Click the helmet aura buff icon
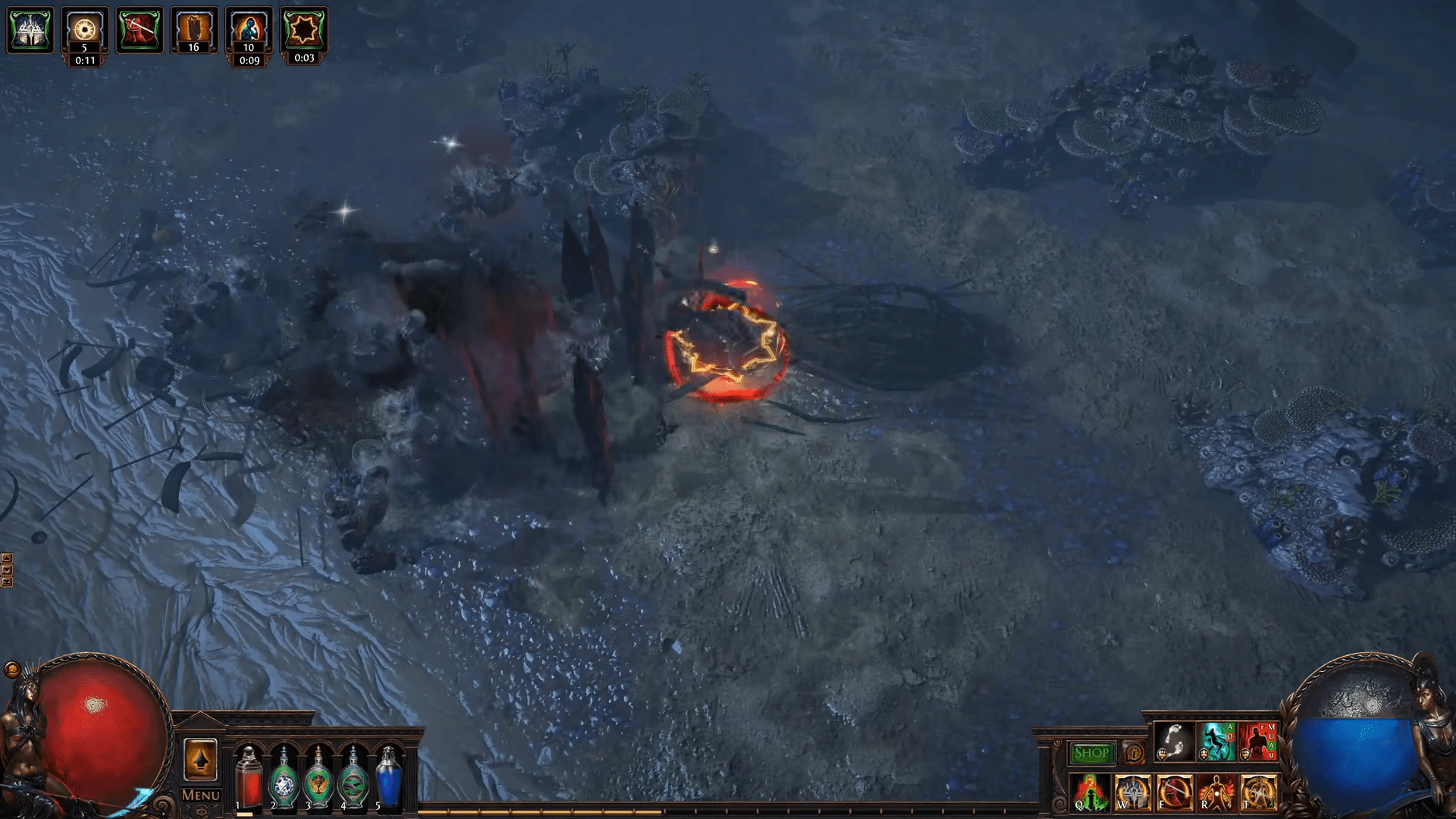The image size is (1456, 819). 30,30
